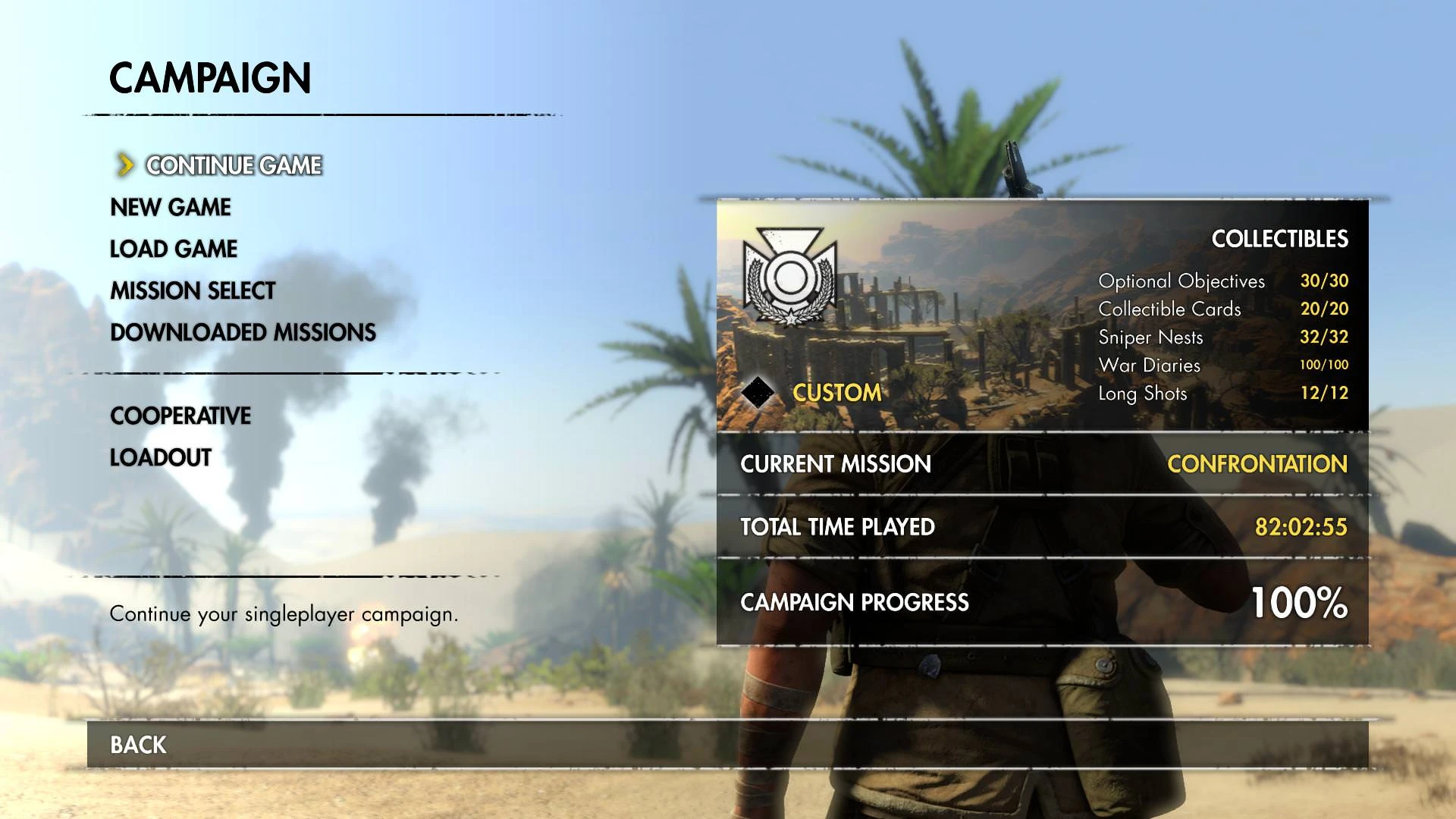Click the Collectible Cards 20/20 entry
Viewport: 1456px width, 819px height.
(1221, 309)
